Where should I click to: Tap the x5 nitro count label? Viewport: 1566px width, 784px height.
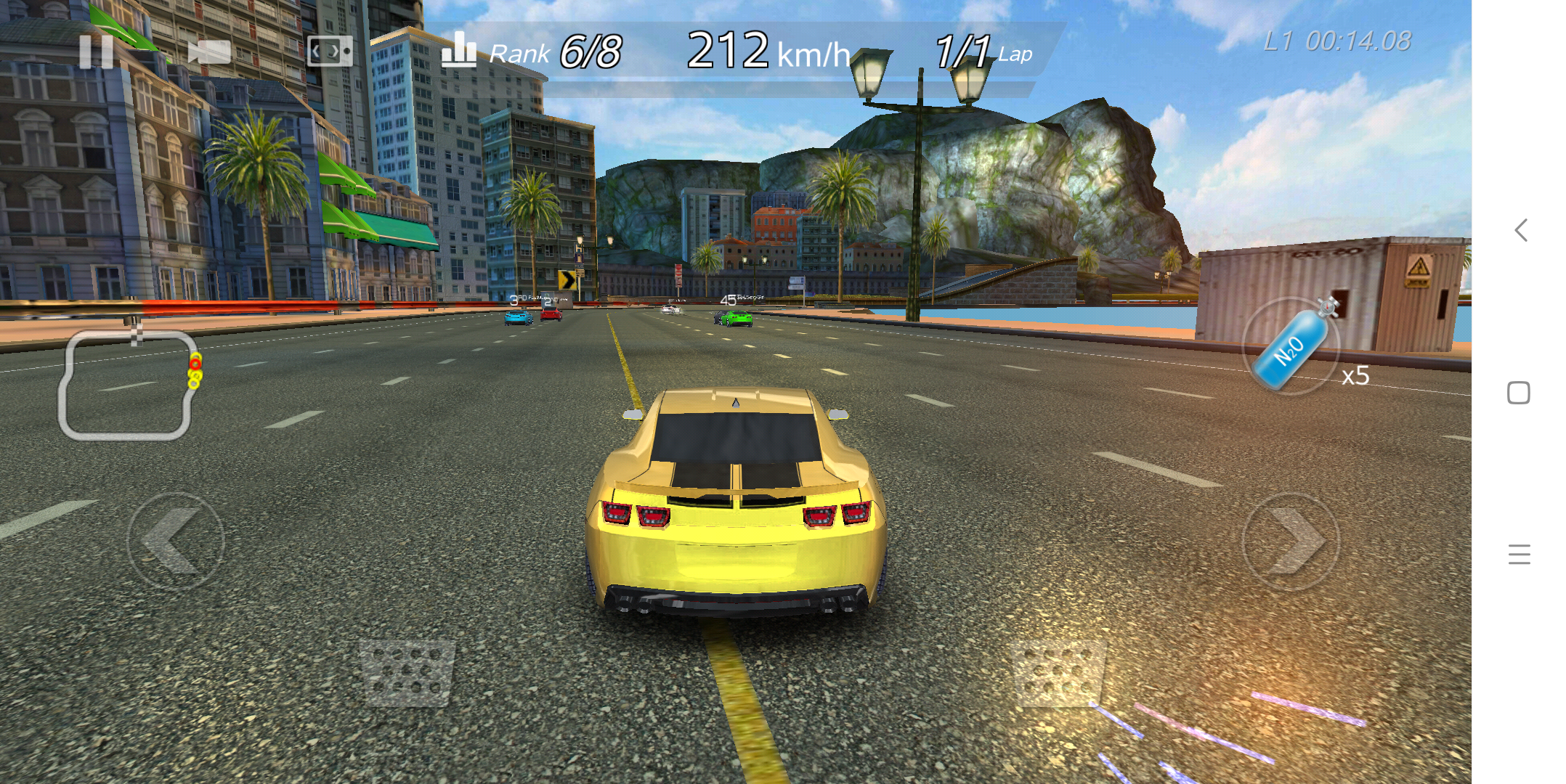coord(1354,376)
